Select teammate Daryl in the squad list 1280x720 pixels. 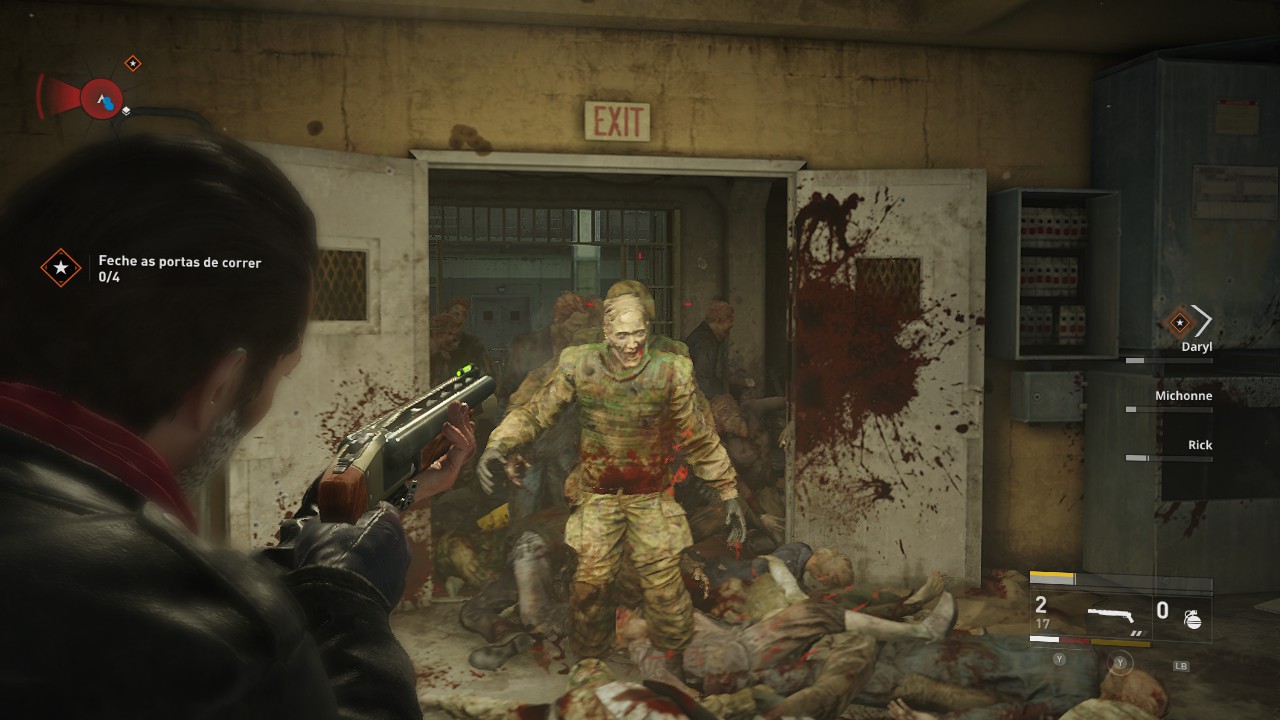pos(1196,347)
